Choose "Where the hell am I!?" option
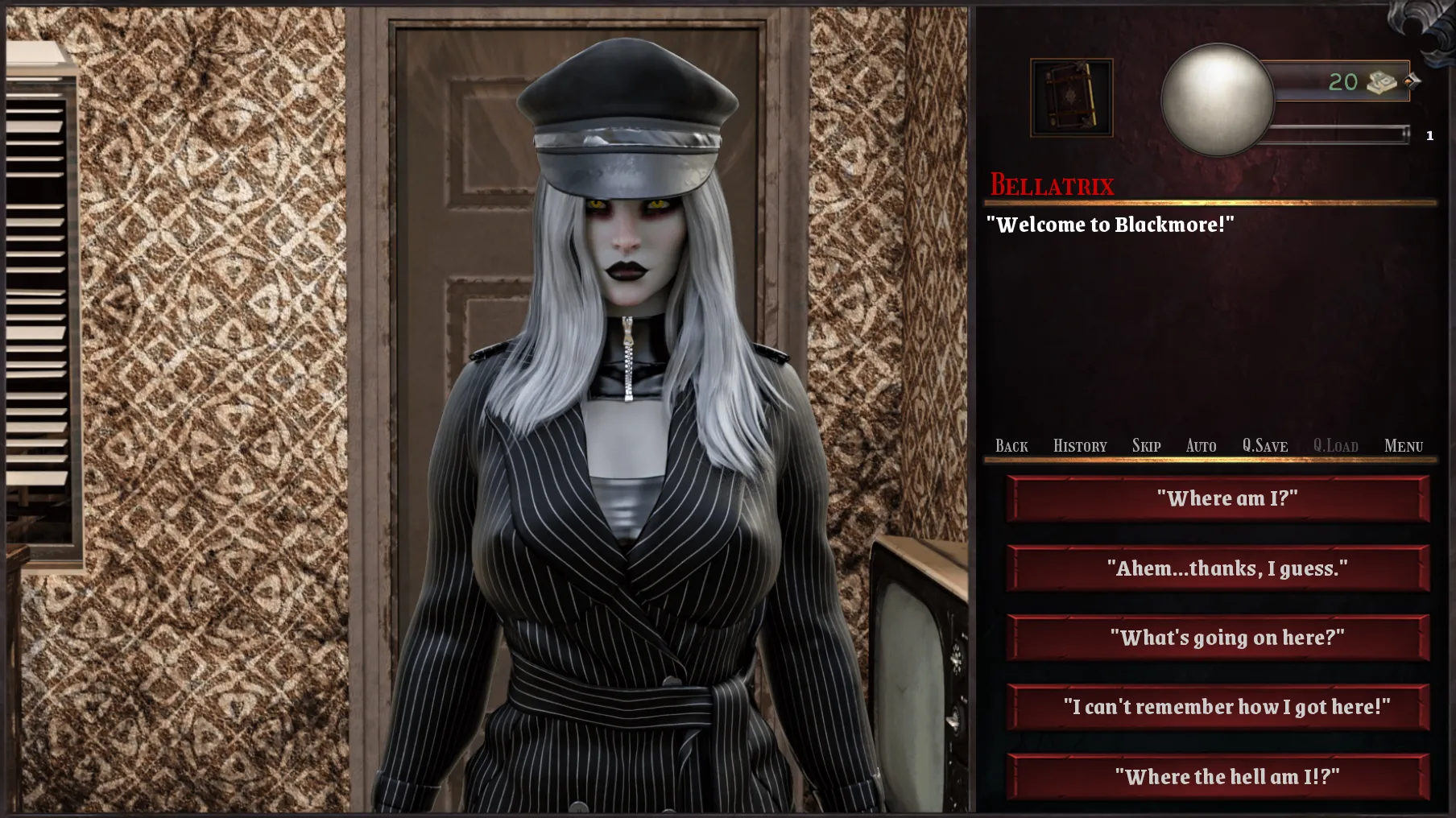 coord(1218,777)
